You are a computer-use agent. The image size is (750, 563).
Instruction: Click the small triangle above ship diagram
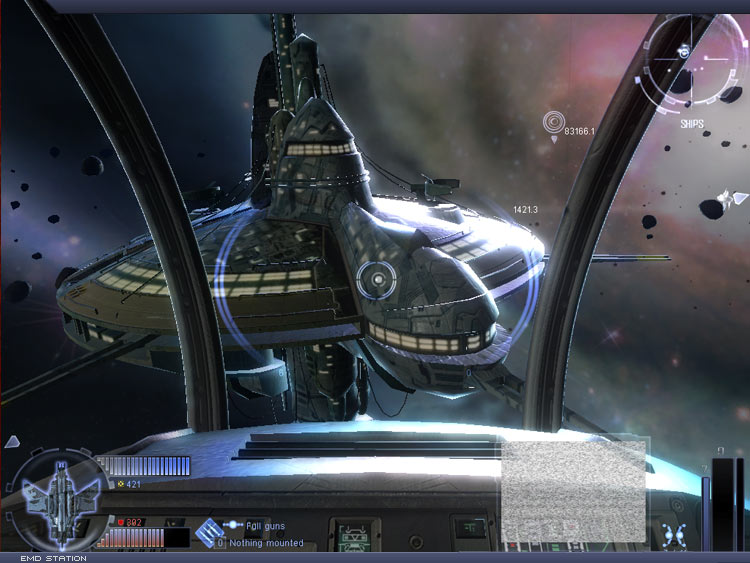pos(12,442)
